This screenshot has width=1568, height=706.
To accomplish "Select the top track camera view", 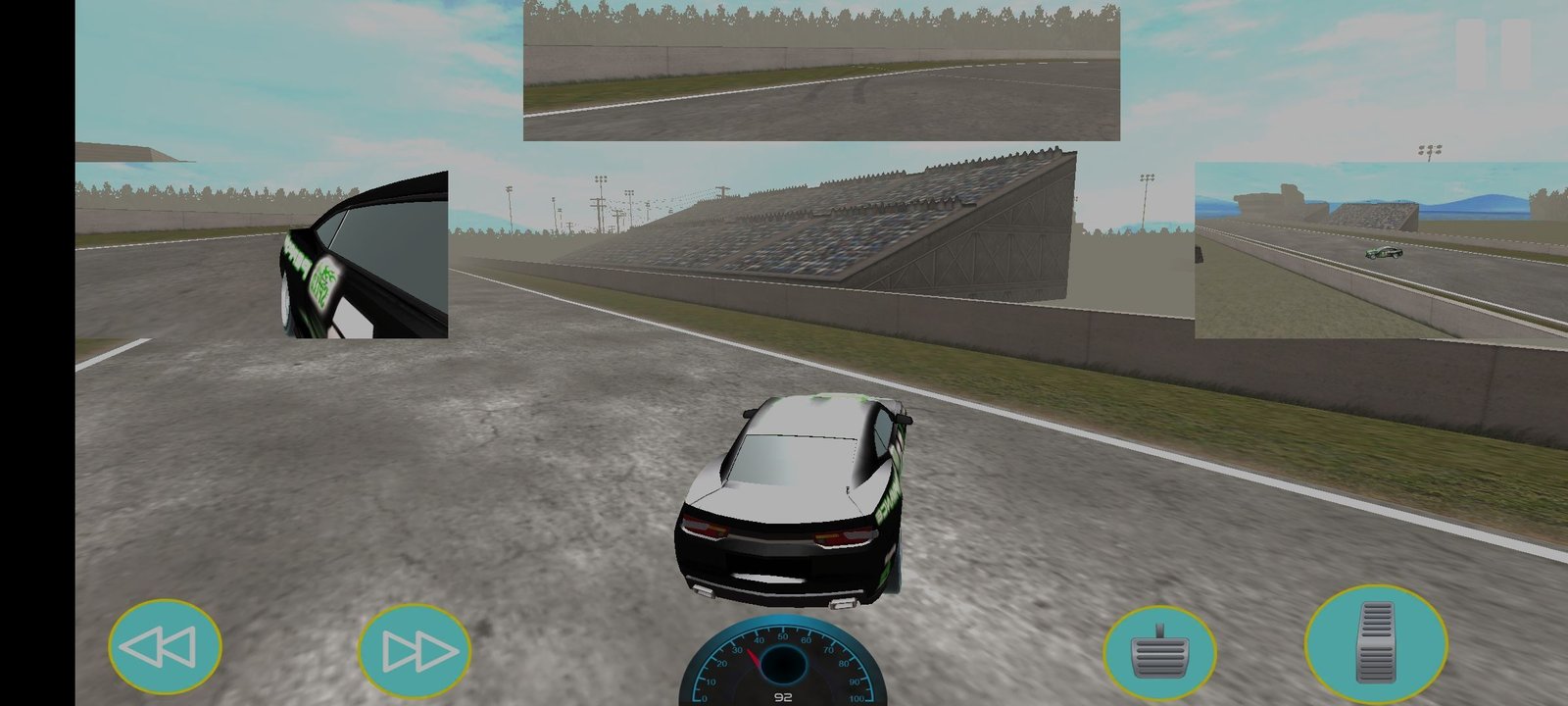I will 821,72.
